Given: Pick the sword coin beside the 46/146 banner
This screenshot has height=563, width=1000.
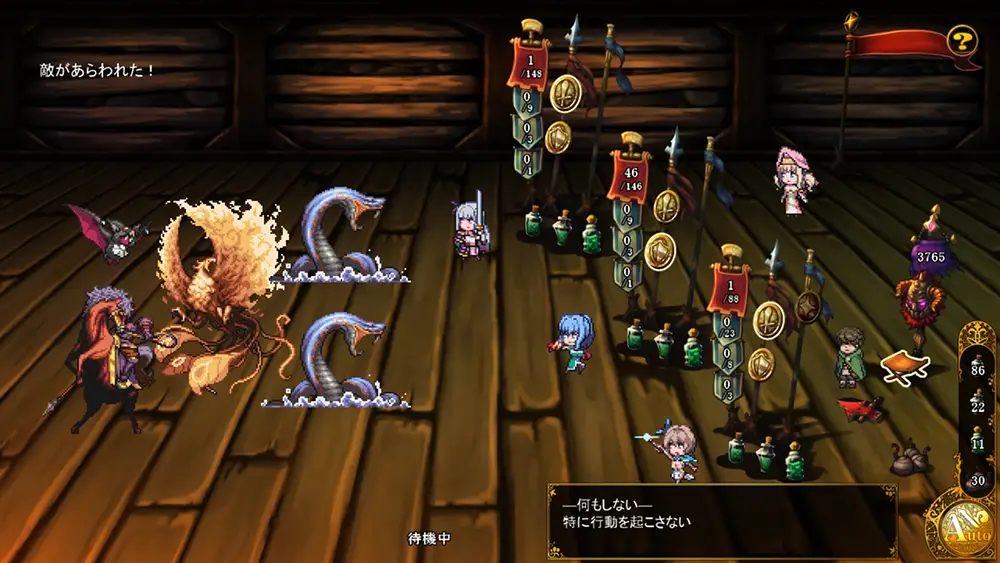Looking at the screenshot, I should [x=667, y=206].
